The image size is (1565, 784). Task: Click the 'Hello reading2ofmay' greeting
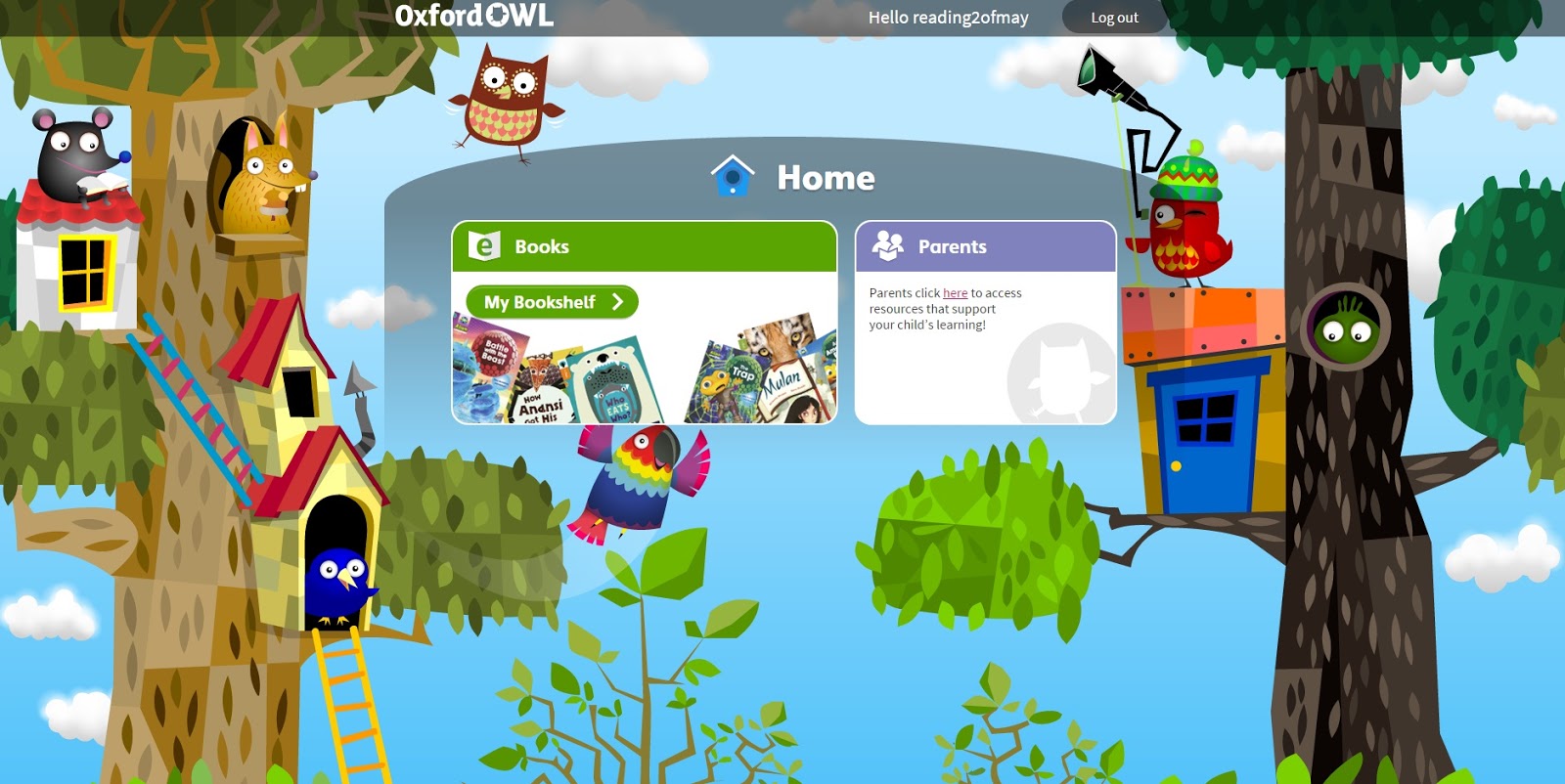pyautogui.click(x=948, y=17)
